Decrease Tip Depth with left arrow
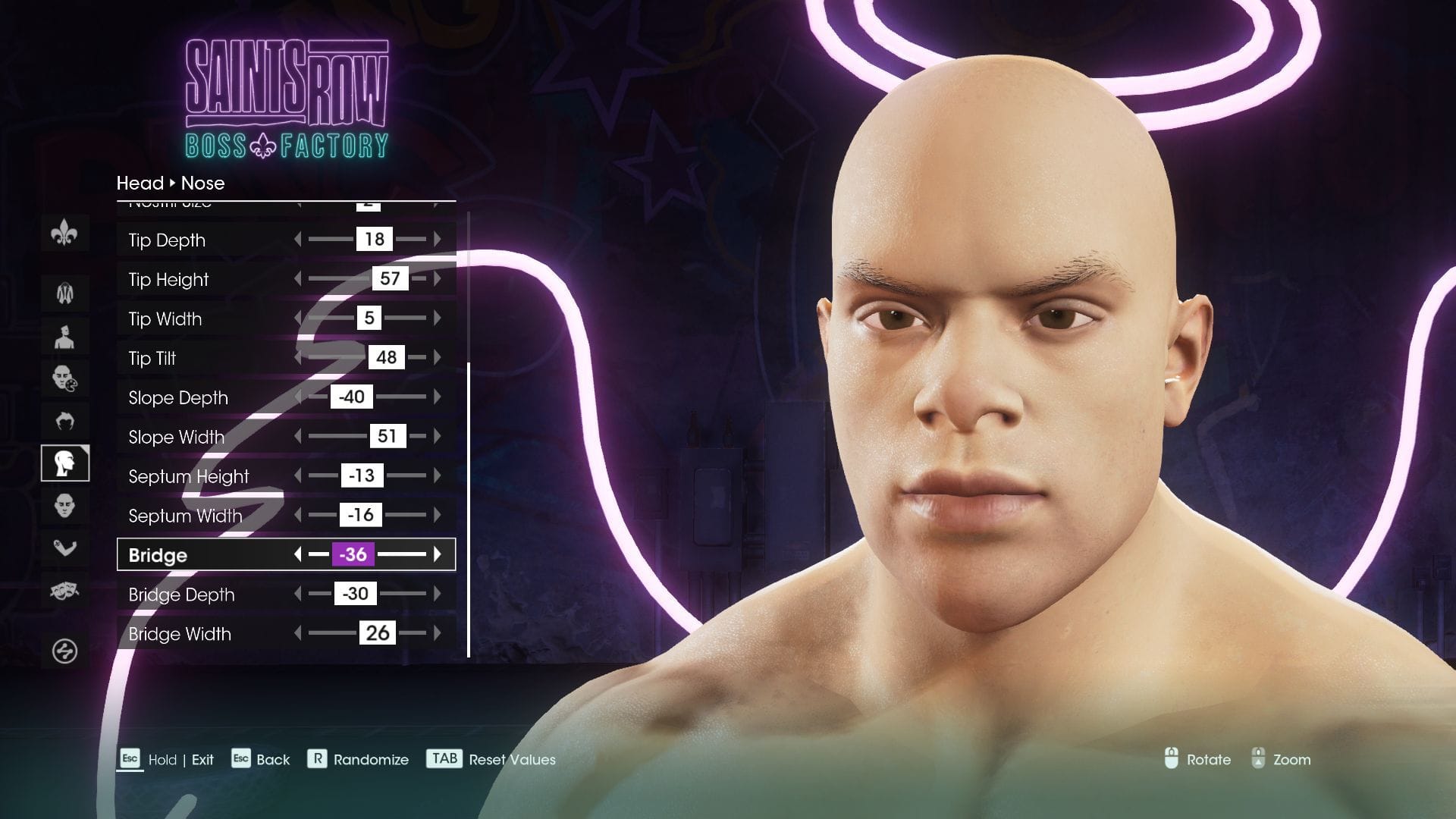 click(x=297, y=240)
